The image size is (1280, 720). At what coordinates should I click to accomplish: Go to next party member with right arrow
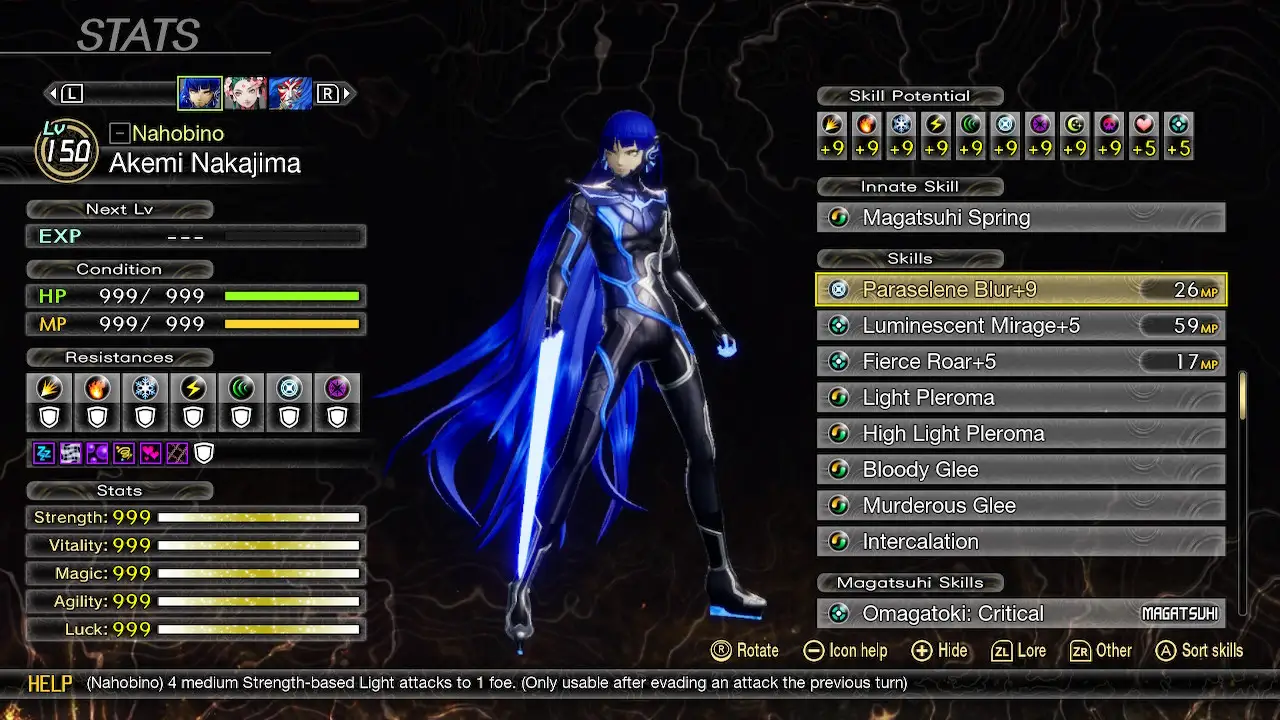coord(347,94)
